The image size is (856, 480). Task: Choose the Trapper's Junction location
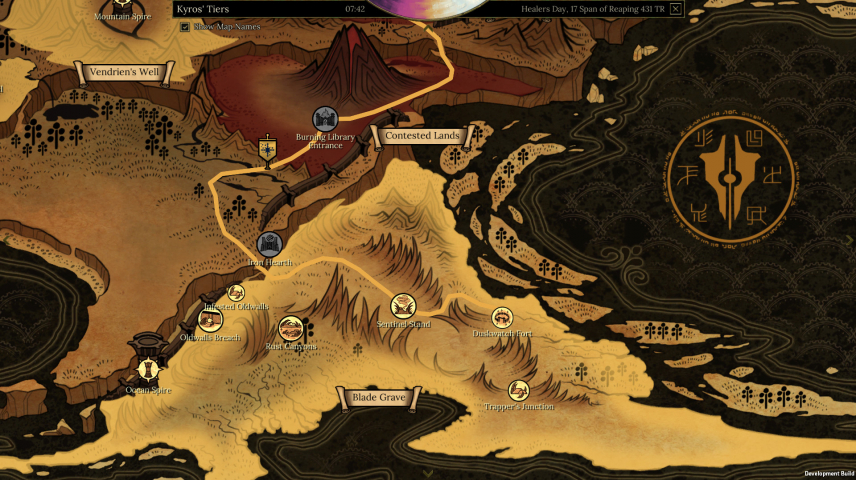click(x=518, y=390)
